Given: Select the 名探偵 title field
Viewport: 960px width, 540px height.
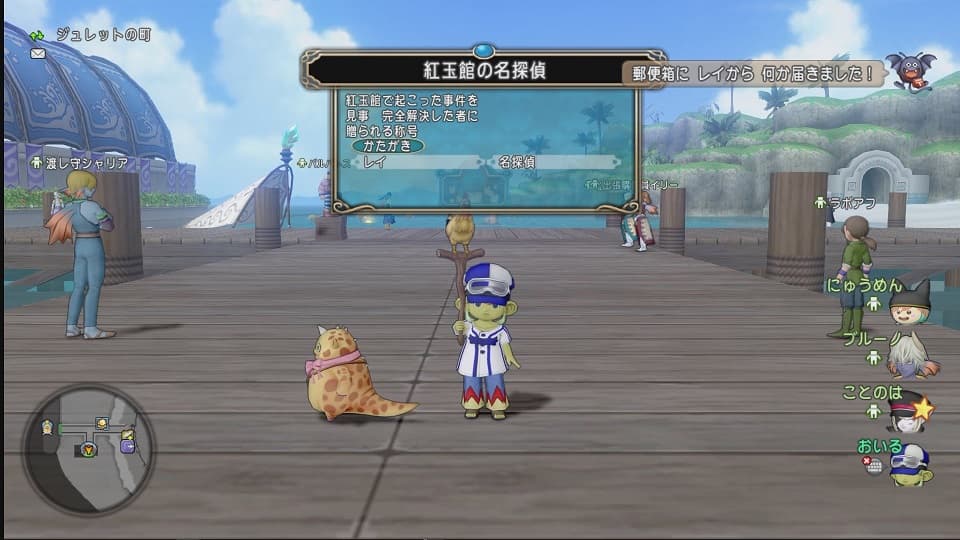Looking at the screenshot, I should tap(555, 162).
